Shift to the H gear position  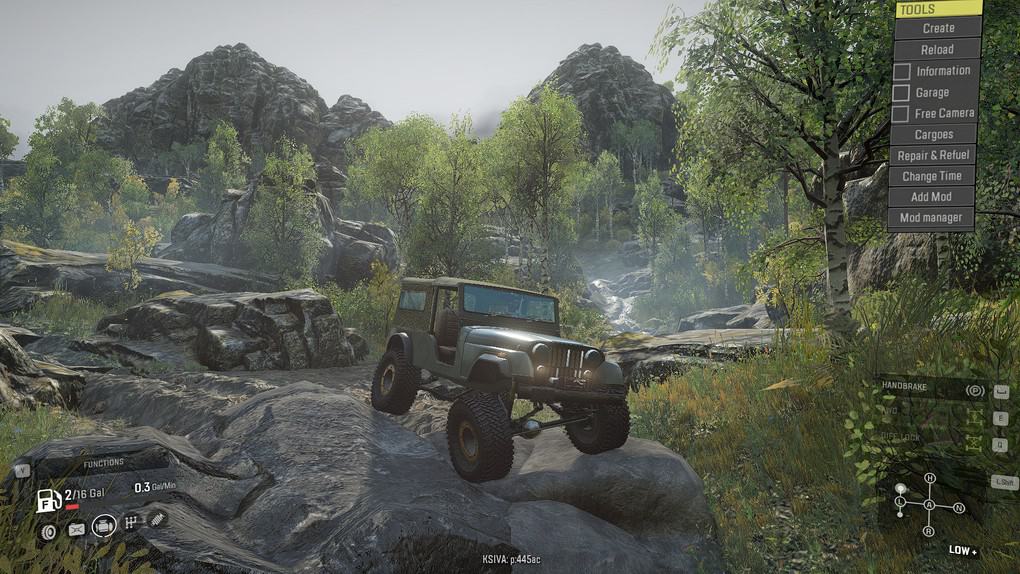point(929,479)
